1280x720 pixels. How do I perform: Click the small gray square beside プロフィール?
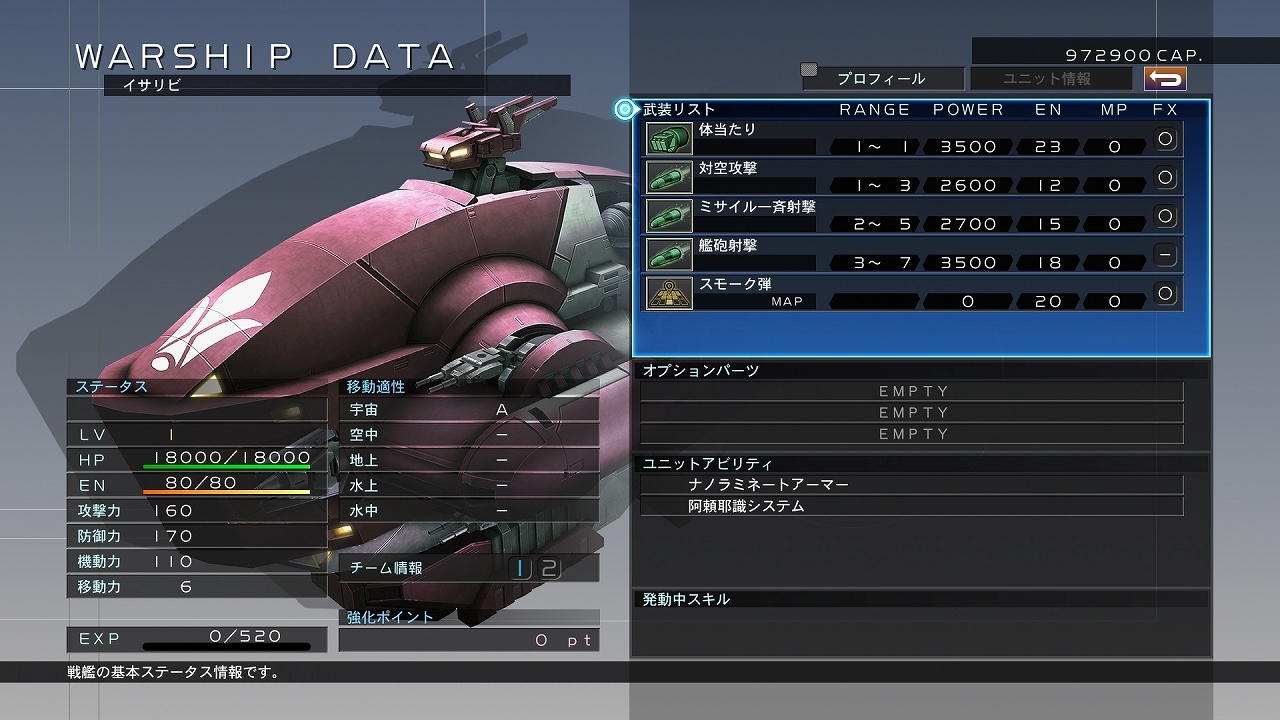coord(810,70)
